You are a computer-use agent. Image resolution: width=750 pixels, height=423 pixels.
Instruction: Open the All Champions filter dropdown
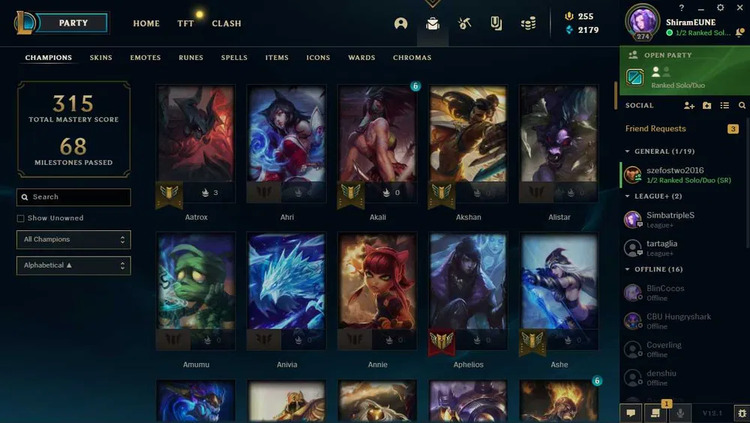[x=74, y=240]
